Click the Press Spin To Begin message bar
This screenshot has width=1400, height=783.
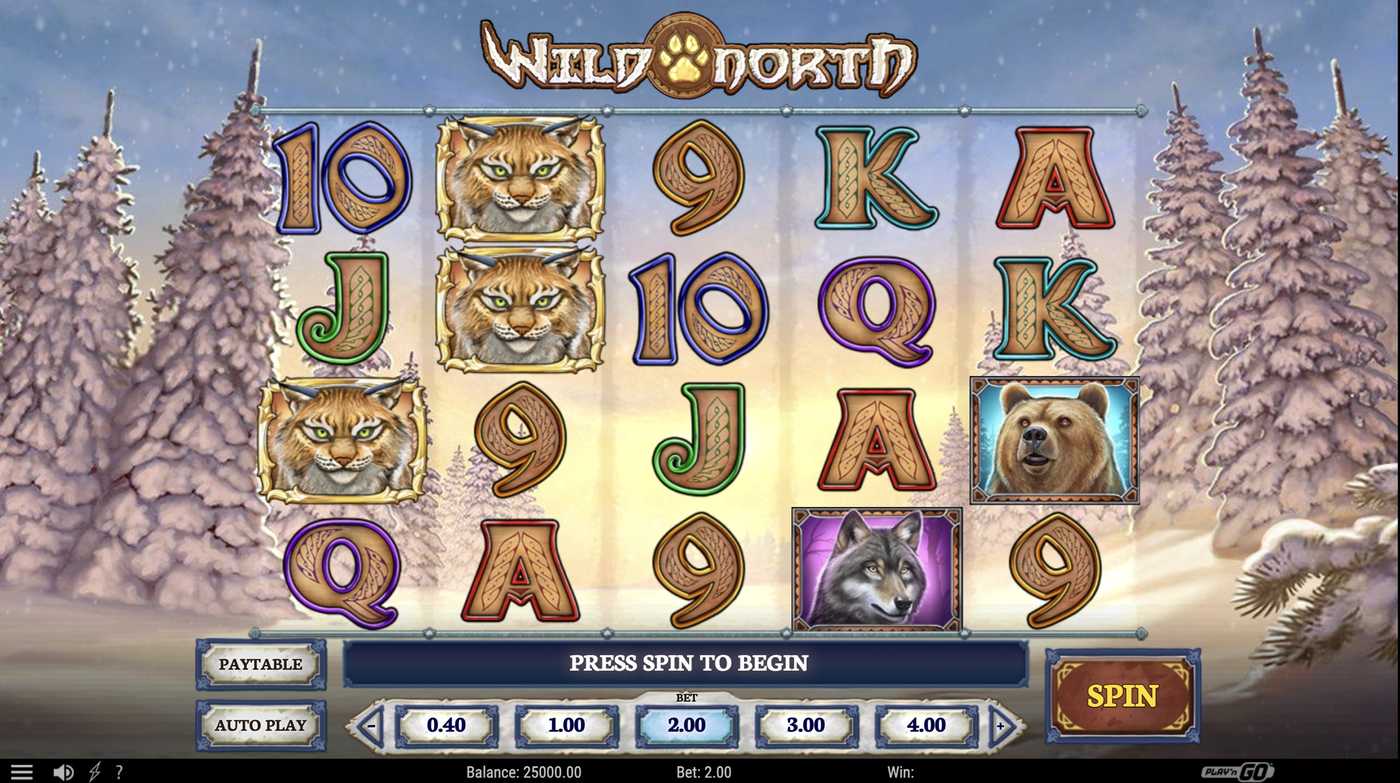click(688, 663)
